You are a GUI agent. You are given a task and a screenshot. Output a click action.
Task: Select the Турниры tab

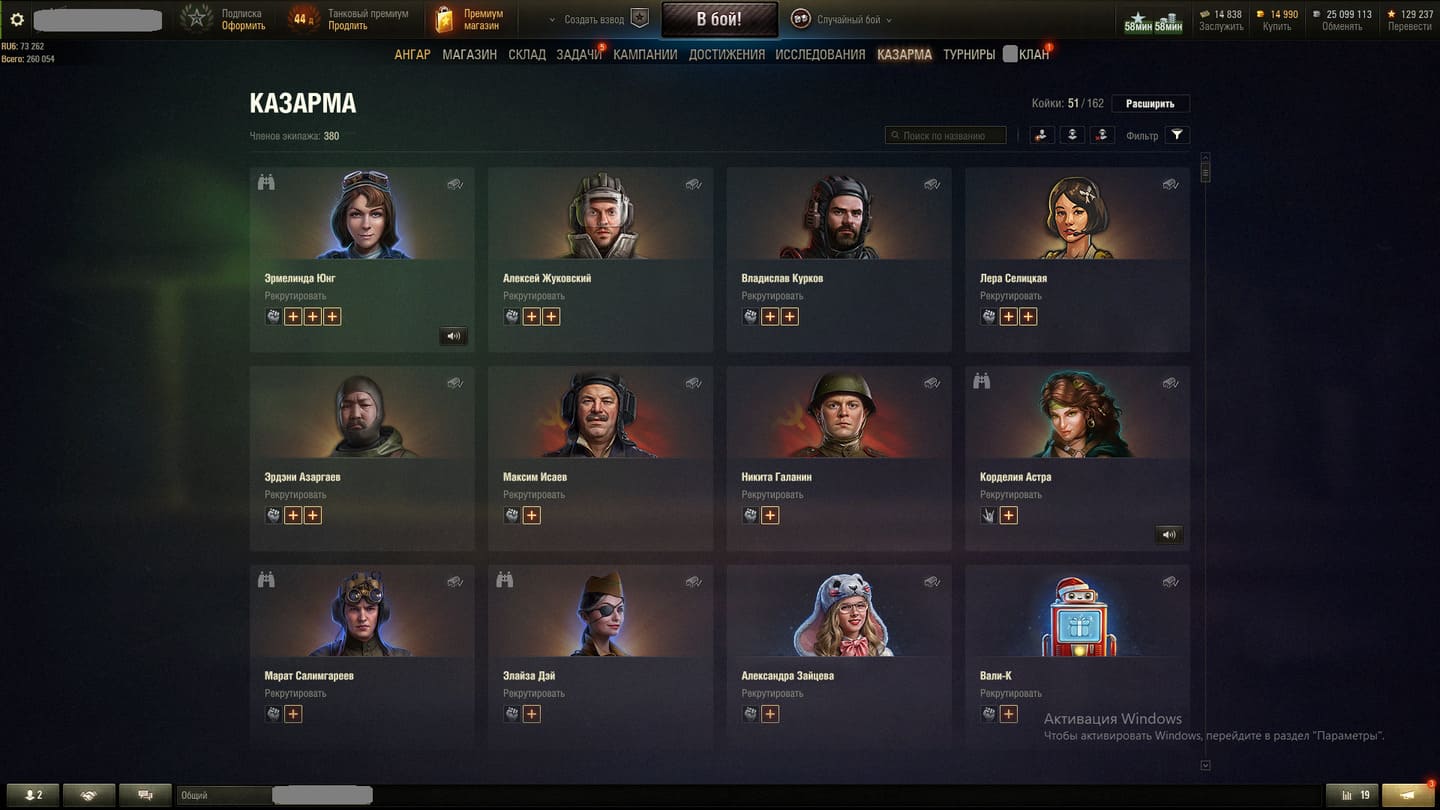[968, 54]
